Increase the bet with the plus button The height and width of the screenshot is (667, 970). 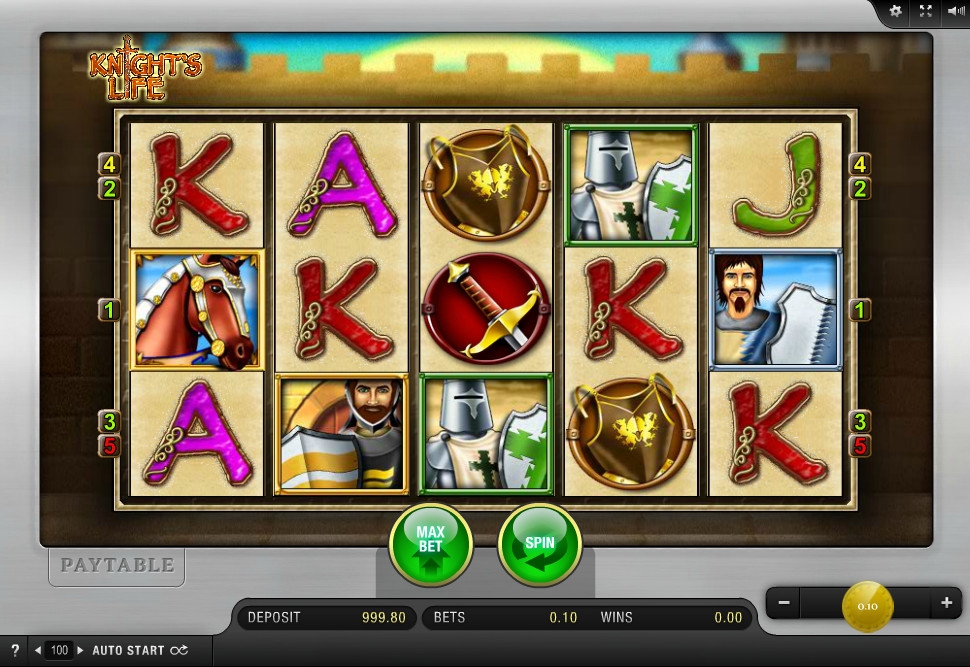point(946,603)
